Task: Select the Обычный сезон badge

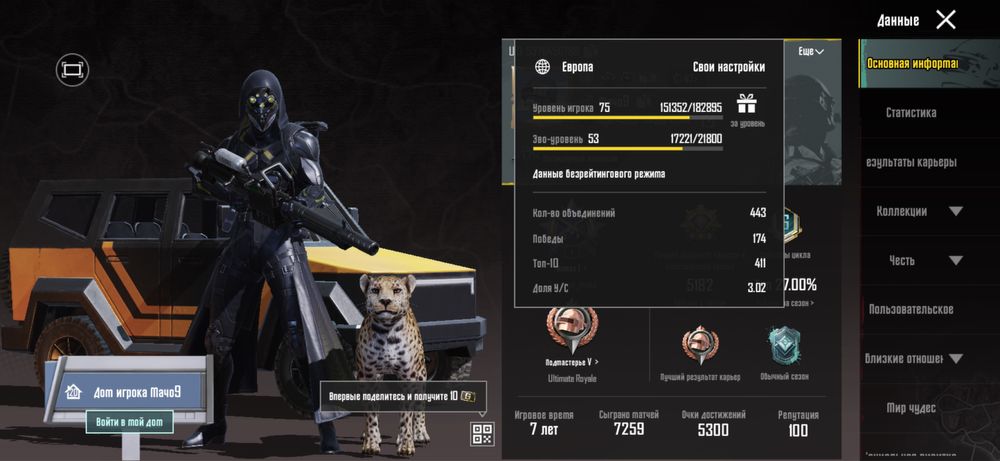Action: (784, 347)
